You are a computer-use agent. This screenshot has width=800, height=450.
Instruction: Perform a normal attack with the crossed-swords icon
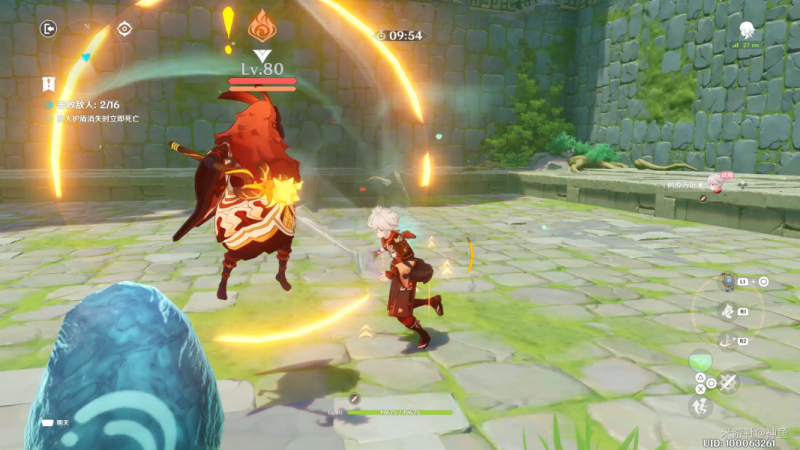pos(728,381)
